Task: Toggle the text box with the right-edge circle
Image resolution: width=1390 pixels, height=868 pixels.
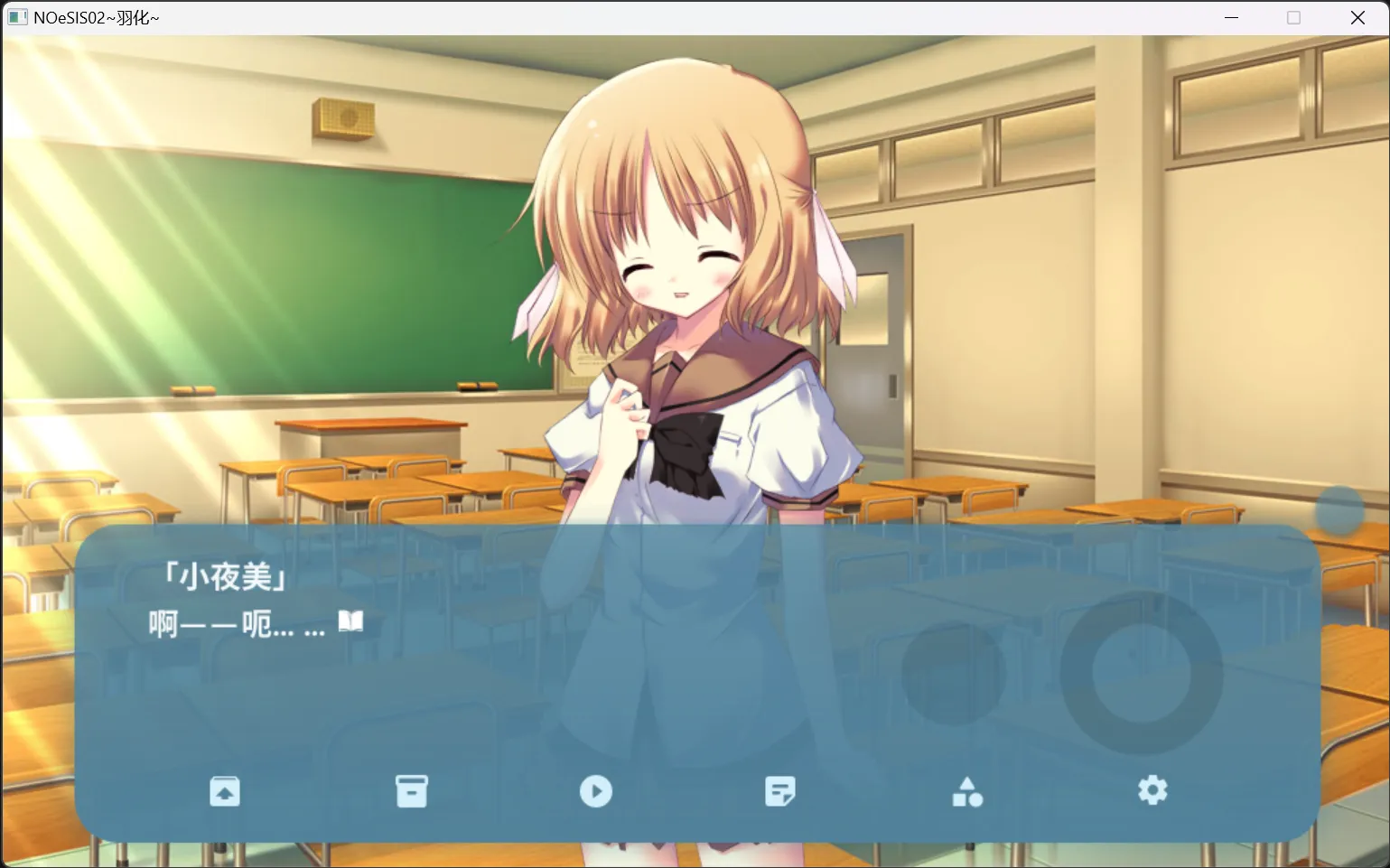Action: [x=1342, y=510]
